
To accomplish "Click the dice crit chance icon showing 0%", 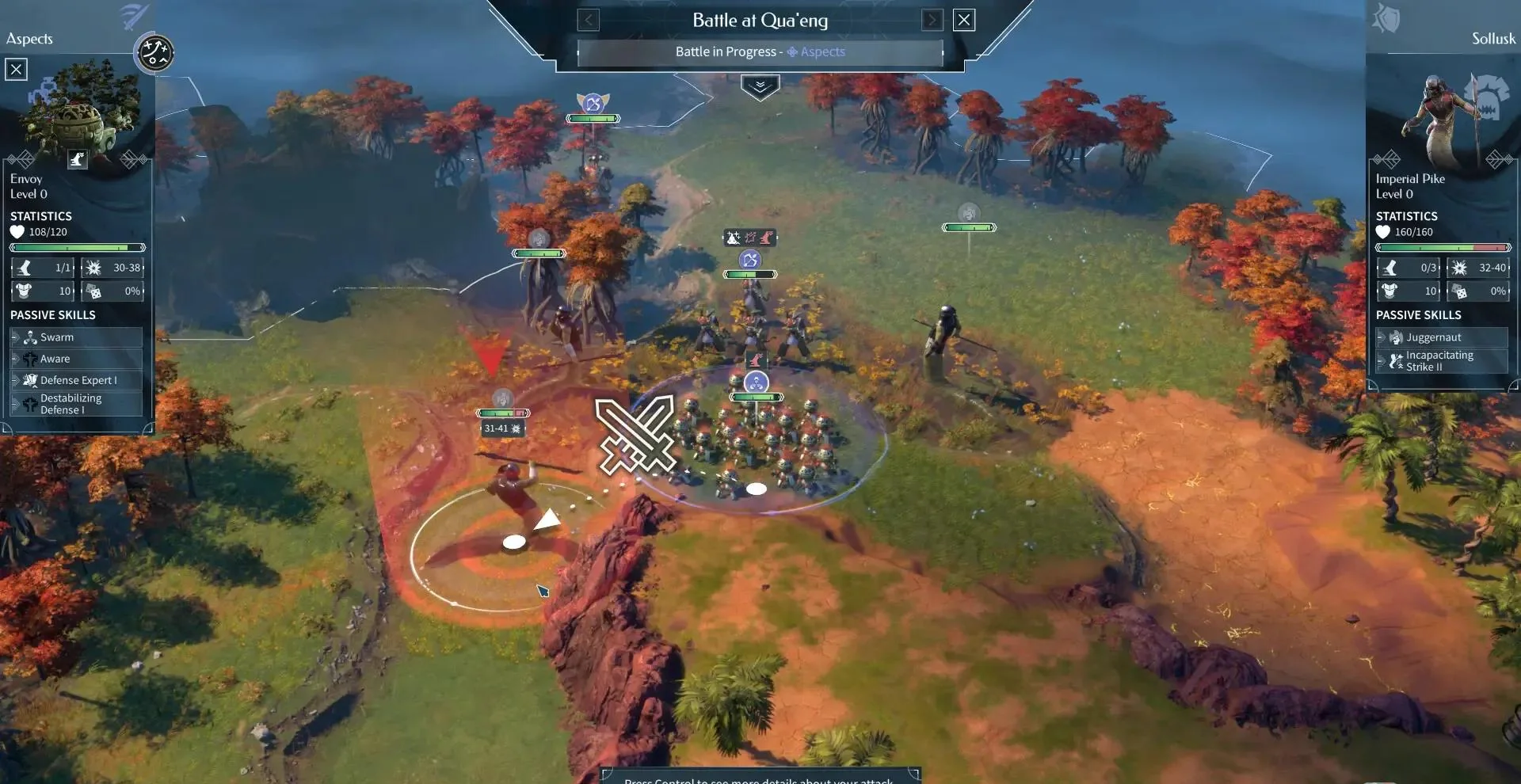I will point(95,291).
